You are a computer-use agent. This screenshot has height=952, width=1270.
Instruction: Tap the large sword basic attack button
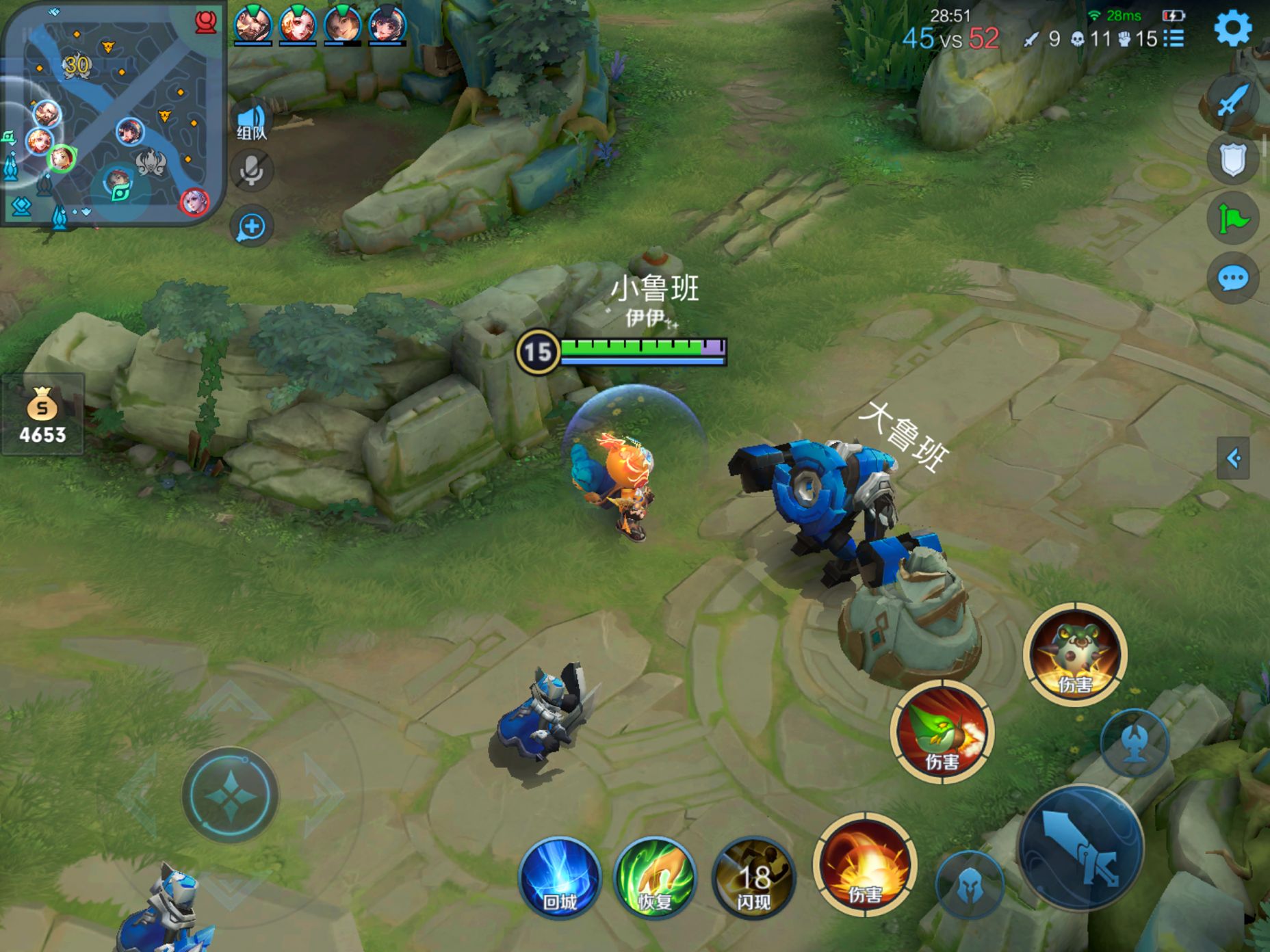point(1080,849)
